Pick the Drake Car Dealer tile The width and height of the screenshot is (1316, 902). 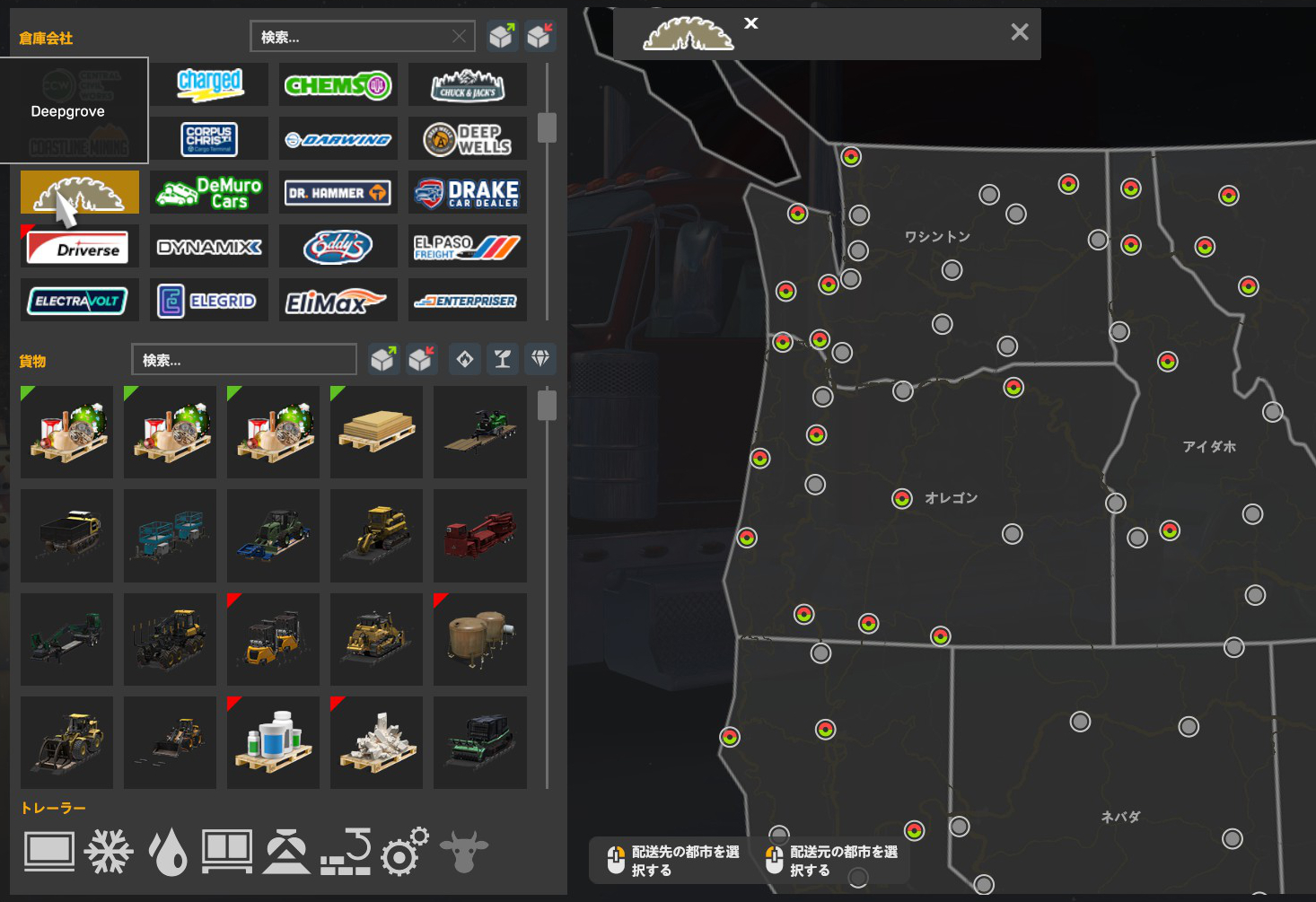467,192
